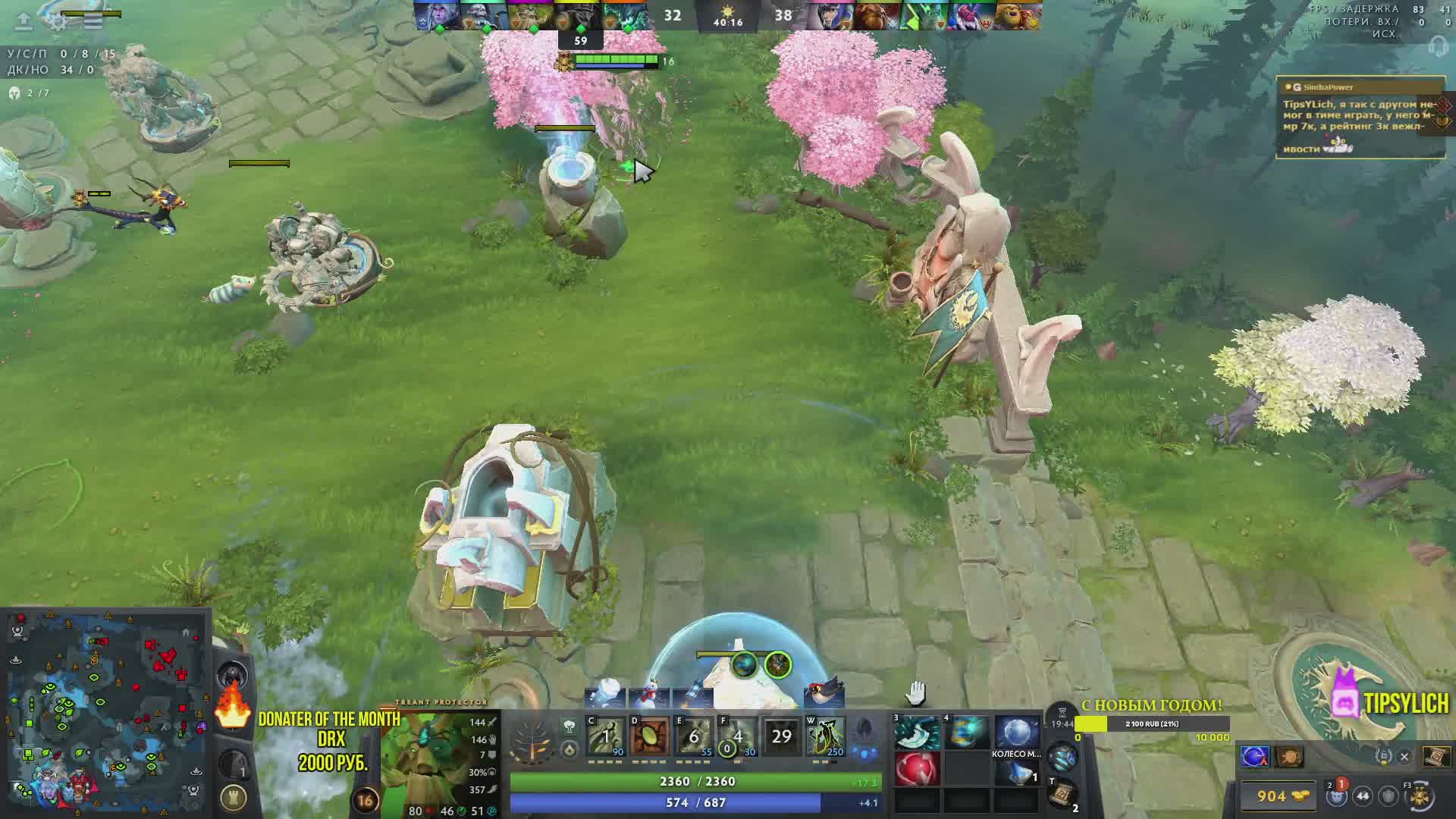Click the minimap
1456x819 pixels.
coord(106,713)
